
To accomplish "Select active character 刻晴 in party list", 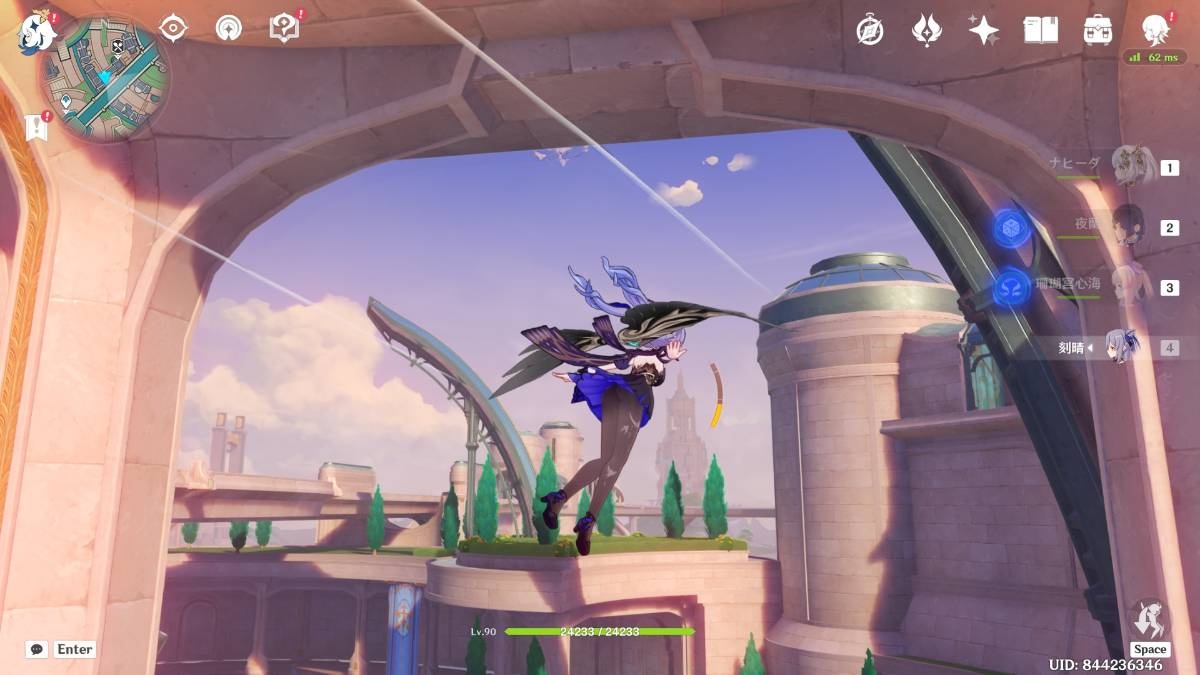I will coord(1124,347).
